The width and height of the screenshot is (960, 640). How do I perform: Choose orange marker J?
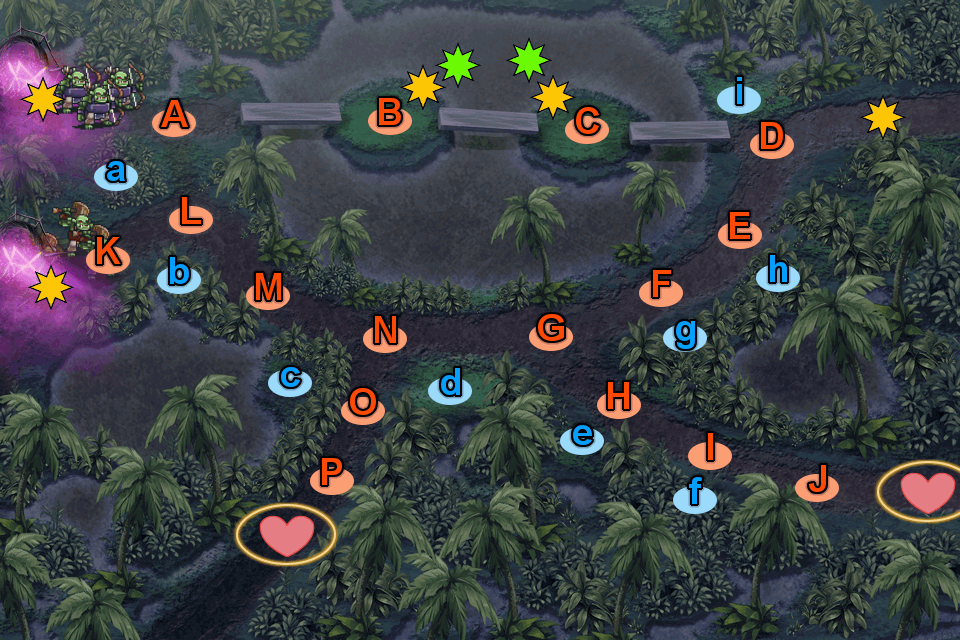point(817,484)
